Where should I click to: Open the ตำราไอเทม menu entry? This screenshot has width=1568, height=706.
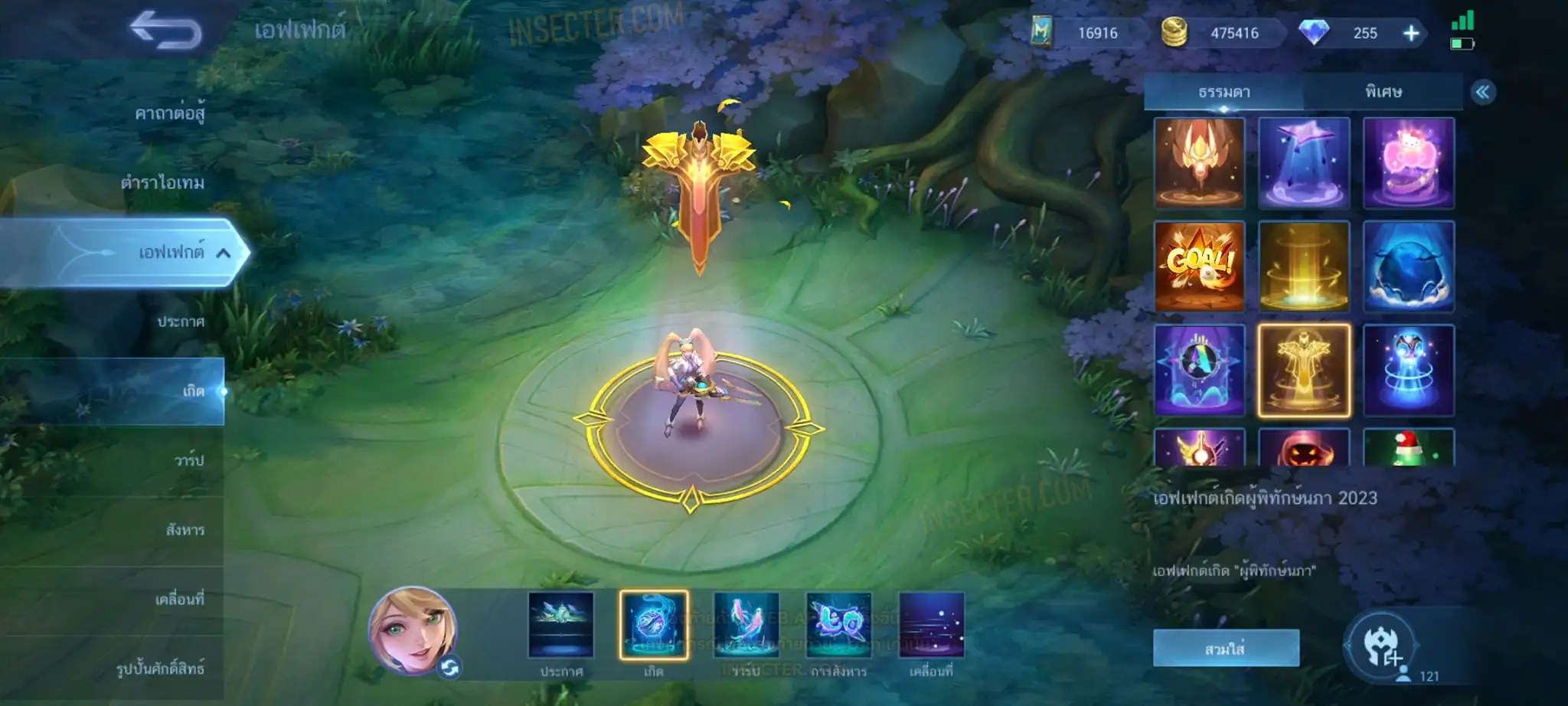162,183
